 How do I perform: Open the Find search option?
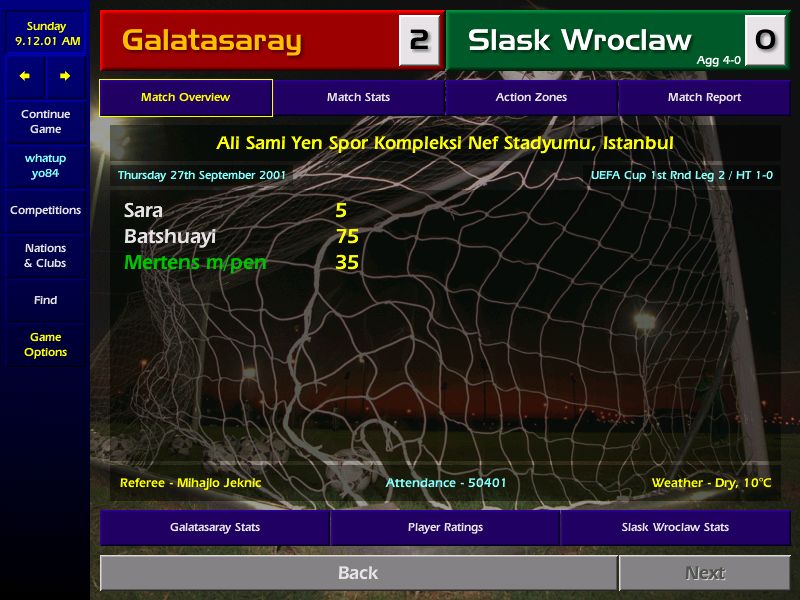coord(45,300)
